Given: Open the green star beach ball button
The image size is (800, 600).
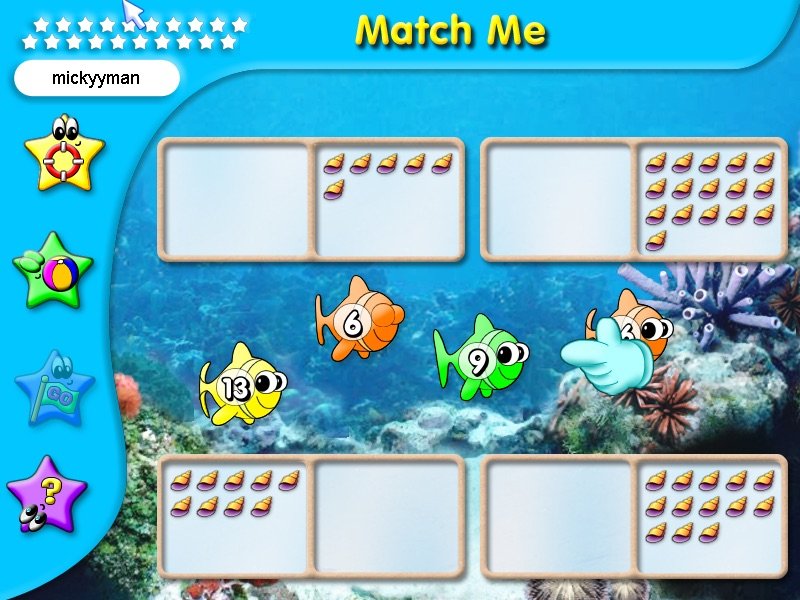Looking at the screenshot, I should coord(53,269).
